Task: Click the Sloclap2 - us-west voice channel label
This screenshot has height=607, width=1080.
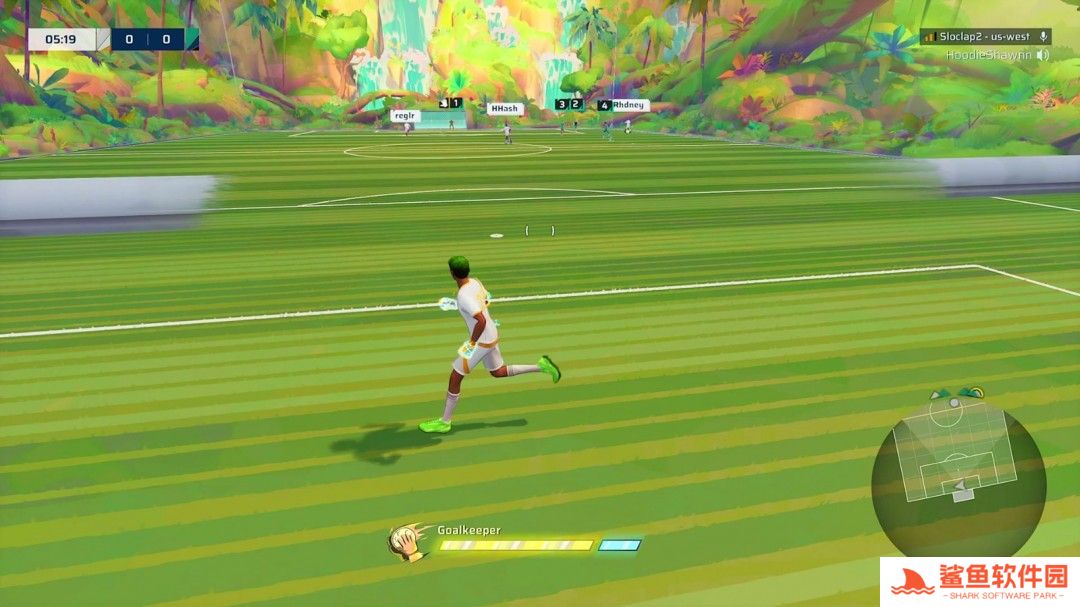Action: point(984,37)
